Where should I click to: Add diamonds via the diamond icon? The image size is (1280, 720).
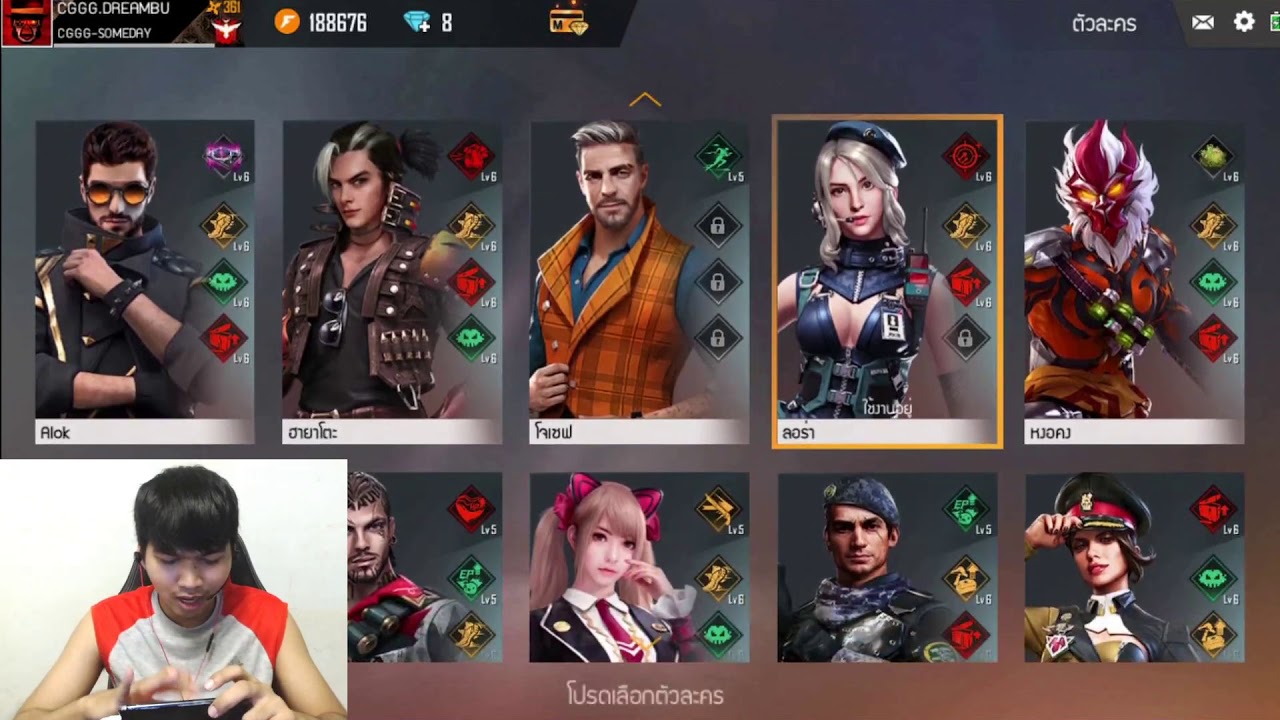point(417,22)
